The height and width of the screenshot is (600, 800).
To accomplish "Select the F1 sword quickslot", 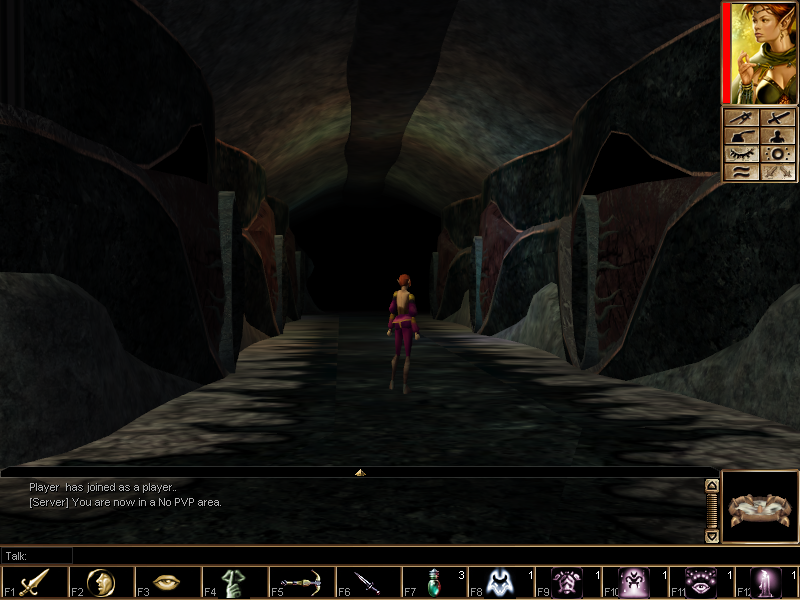I will coord(34,583).
